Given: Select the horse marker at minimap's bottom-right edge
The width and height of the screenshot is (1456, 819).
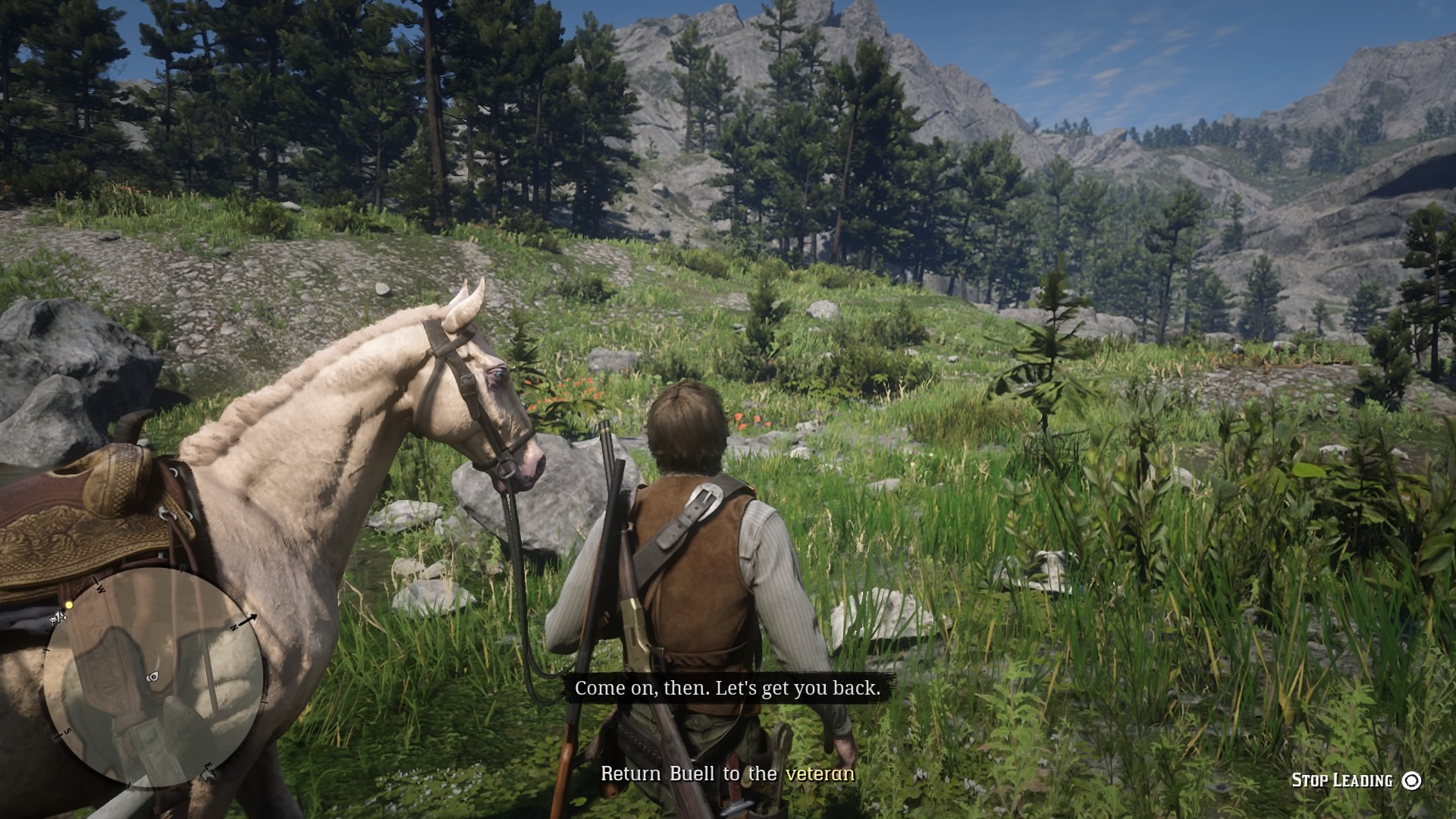Looking at the screenshot, I should click(208, 773).
